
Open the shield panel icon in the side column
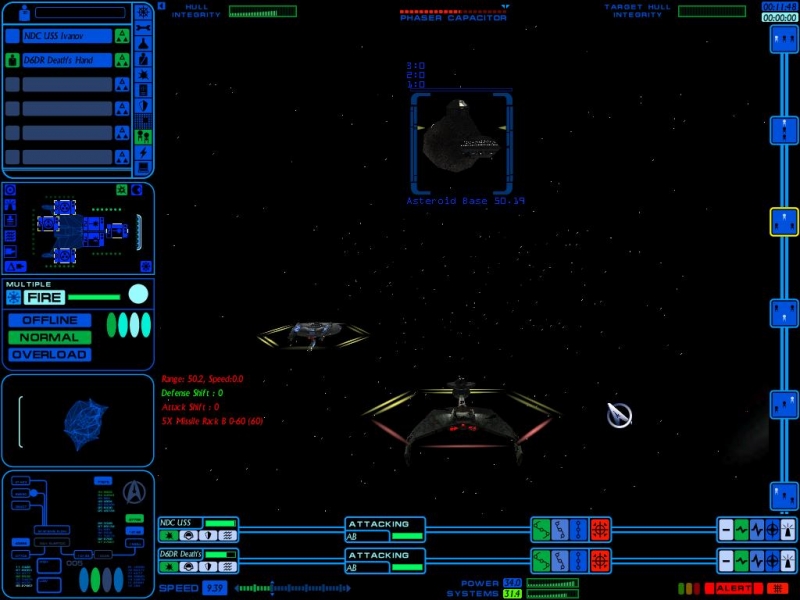tap(143, 105)
